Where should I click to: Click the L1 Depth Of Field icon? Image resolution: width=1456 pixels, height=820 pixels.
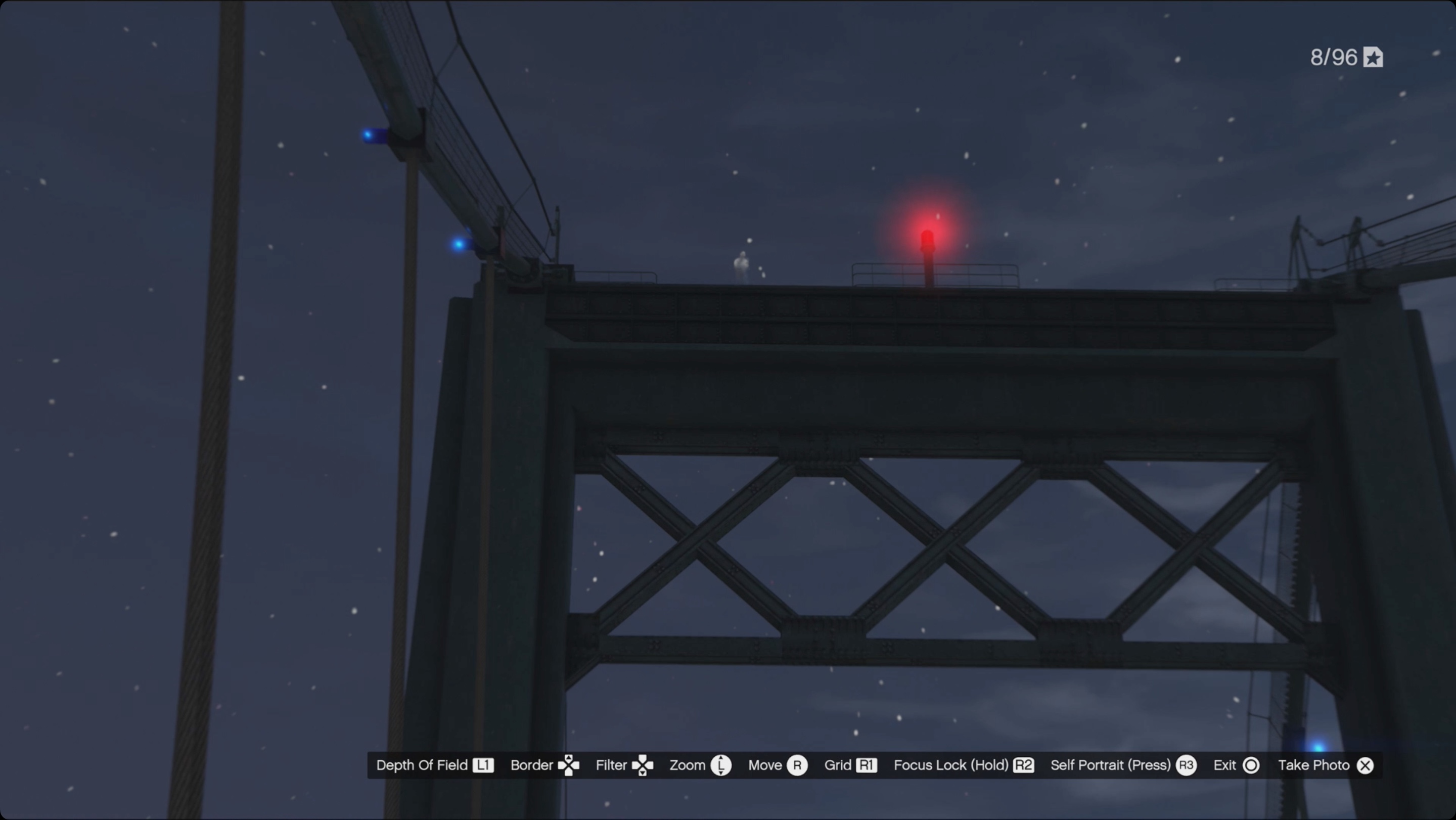pos(484,765)
